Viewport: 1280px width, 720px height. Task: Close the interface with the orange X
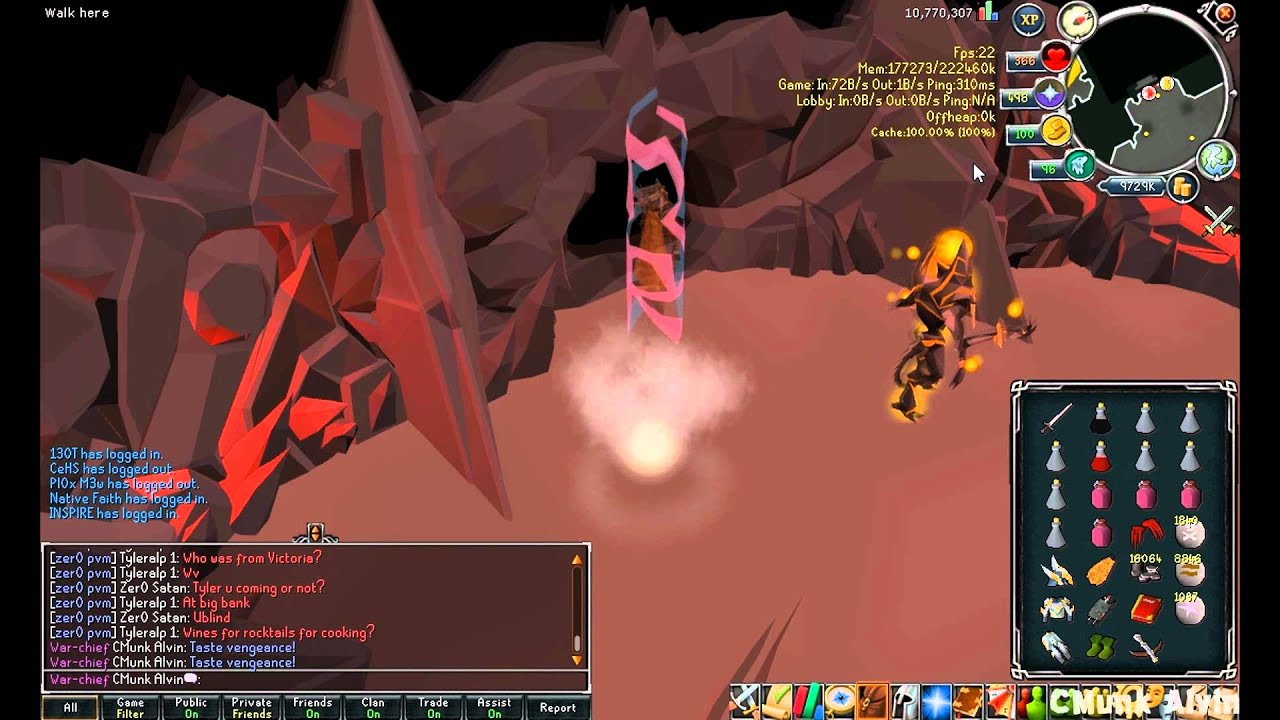click(x=1225, y=14)
